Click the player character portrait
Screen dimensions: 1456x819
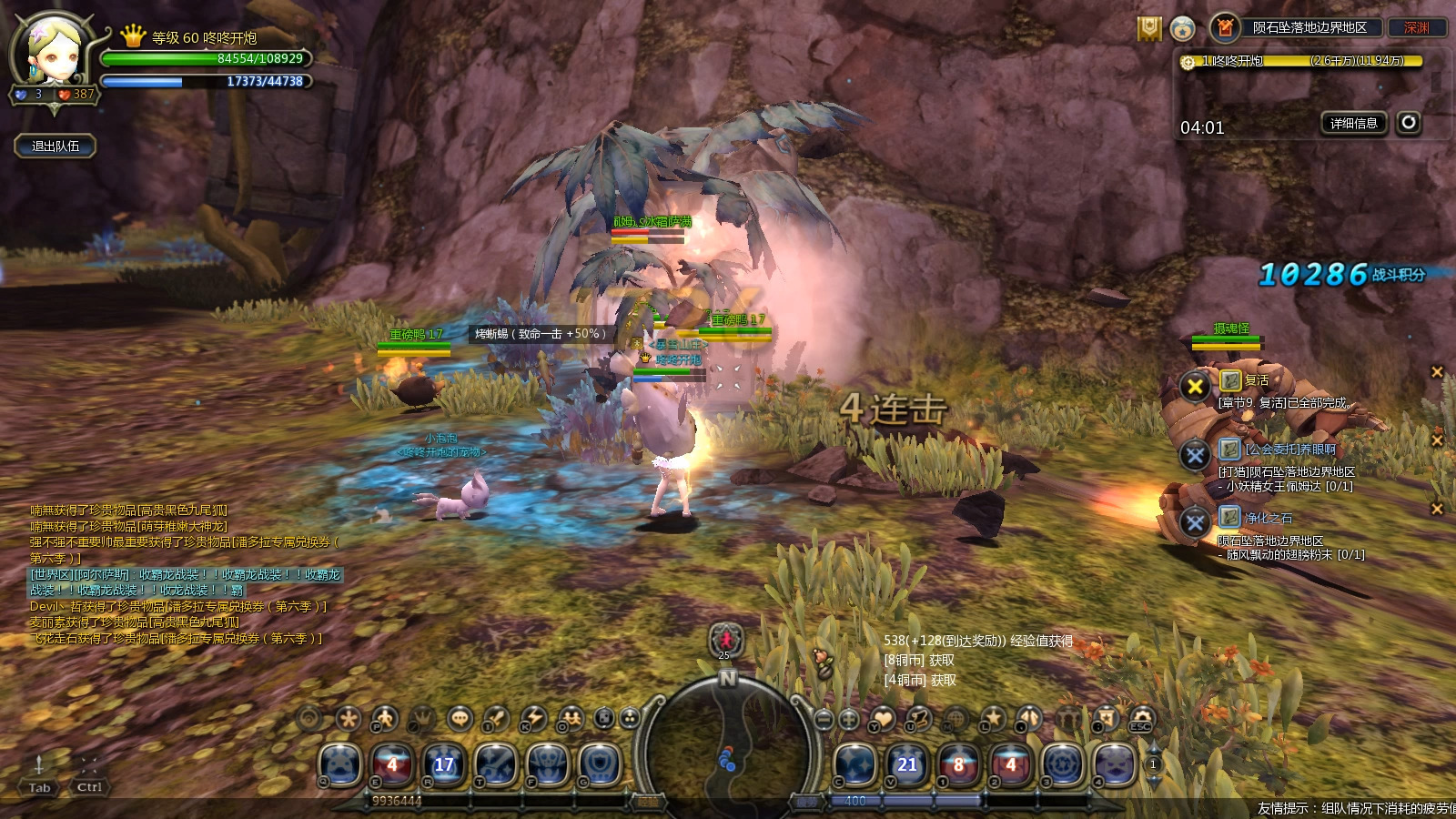pyautogui.click(x=52, y=53)
